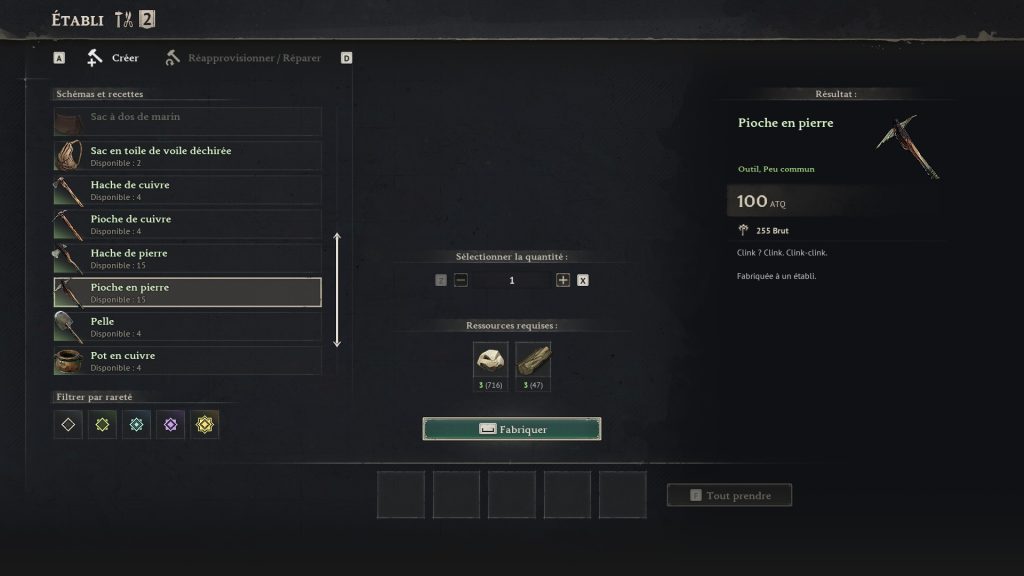Select the Sac à dos de marin recipe
The image size is (1024, 576).
pyautogui.click(x=187, y=122)
